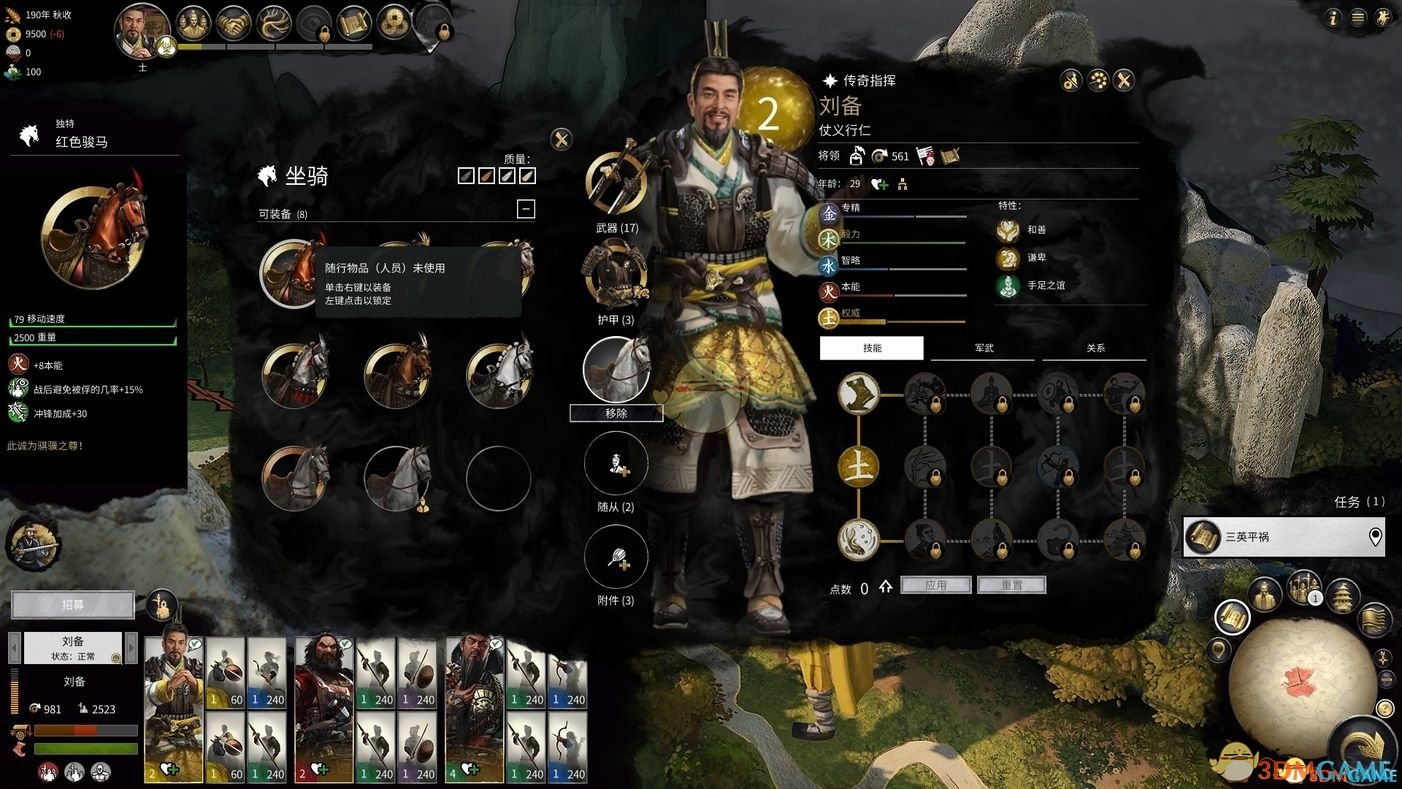This screenshot has width=1402, height=789.
Task: Open the diplomacy handshake panel
Action: (232, 22)
